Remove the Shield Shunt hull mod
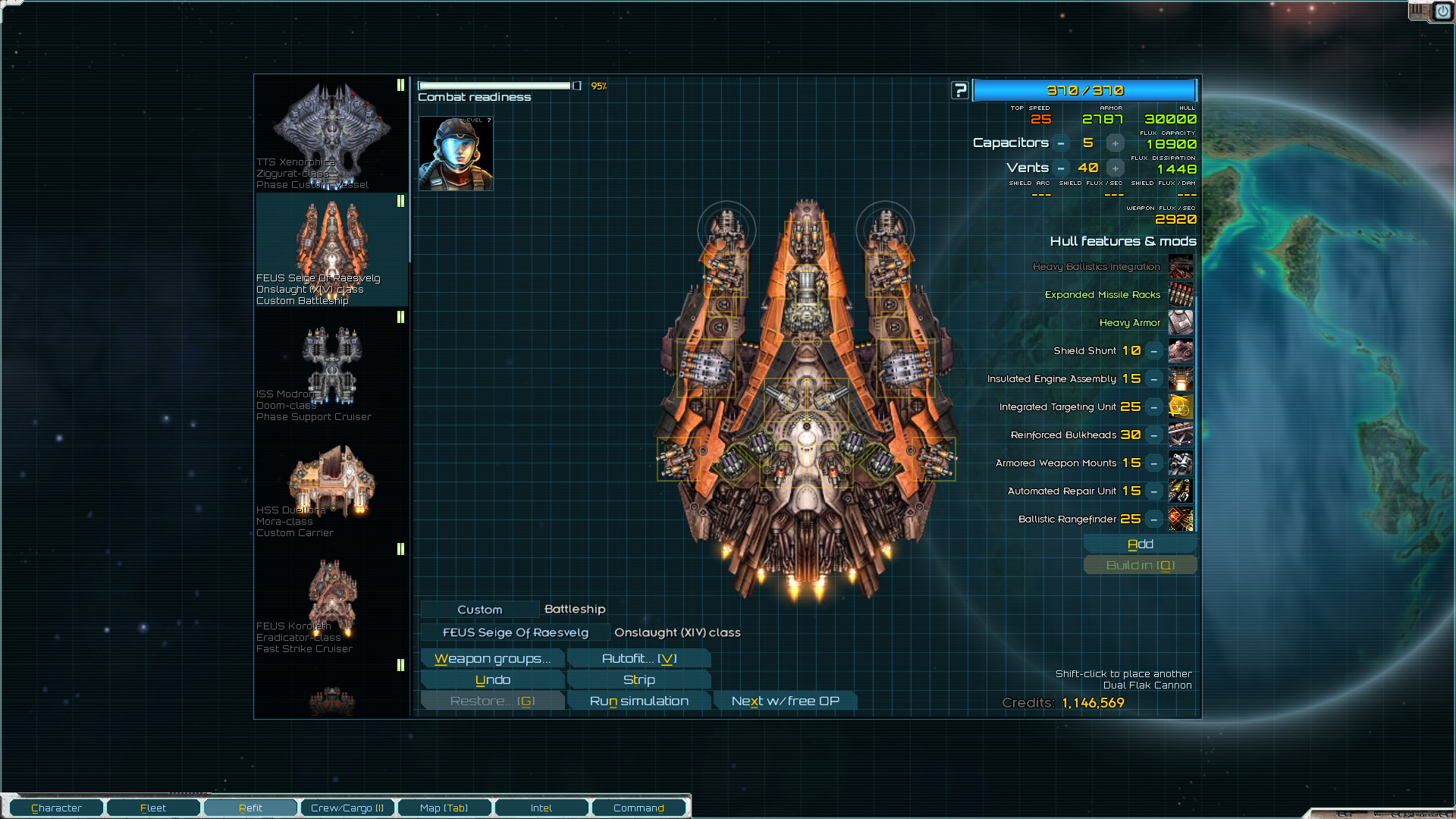This screenshot has width=1456, height=819. pyautogui.click(x=1153, y=351)
